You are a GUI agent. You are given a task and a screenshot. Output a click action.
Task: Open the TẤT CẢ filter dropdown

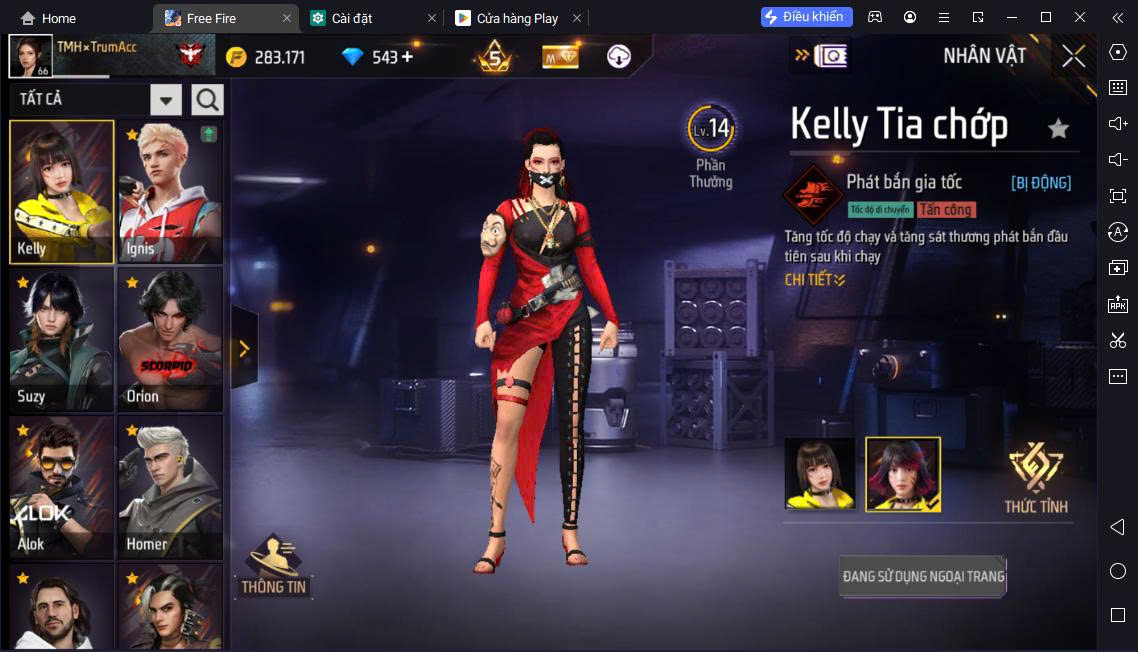pos(165,99)
